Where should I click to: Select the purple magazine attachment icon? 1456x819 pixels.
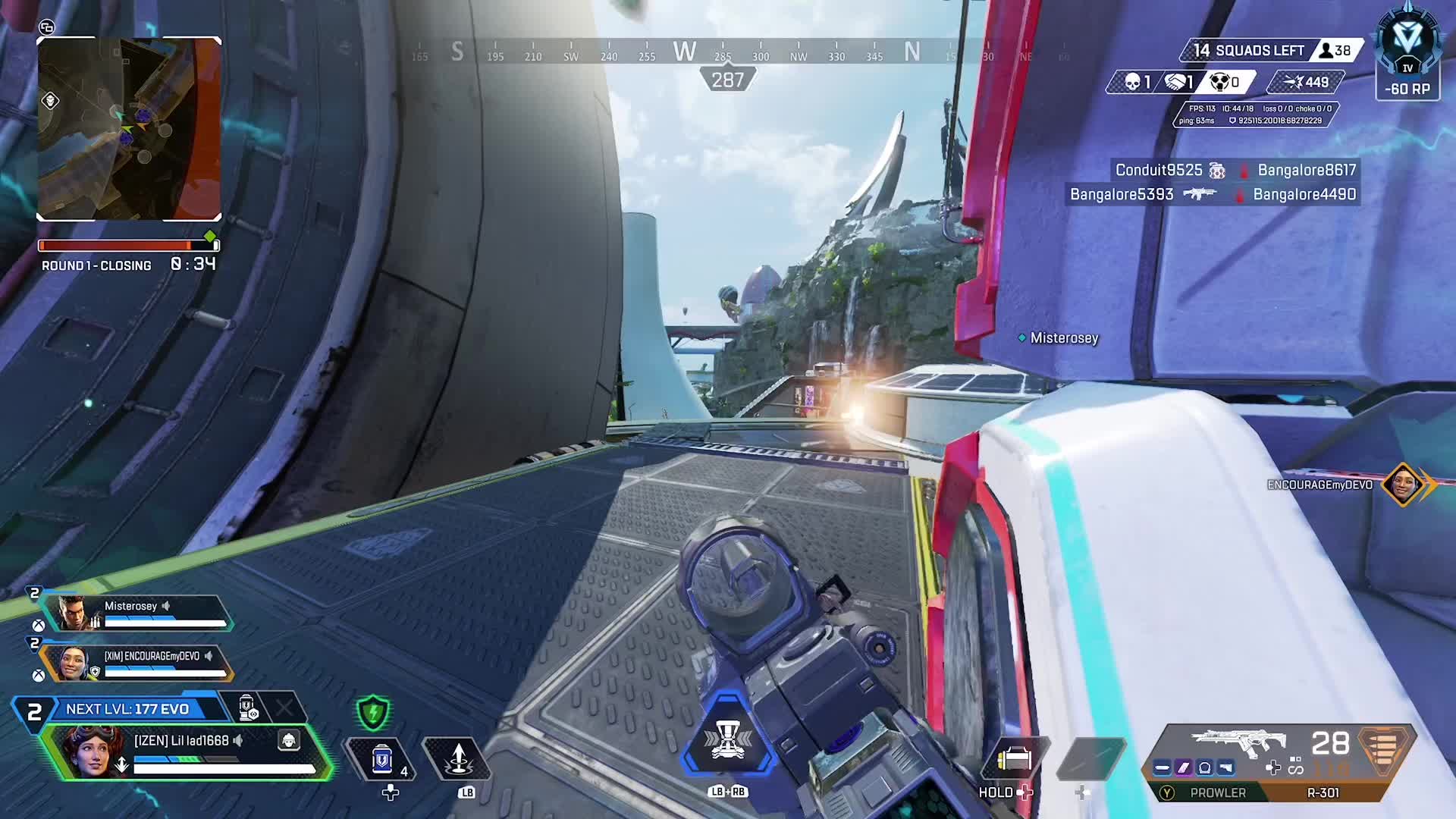pos(1183,768)
